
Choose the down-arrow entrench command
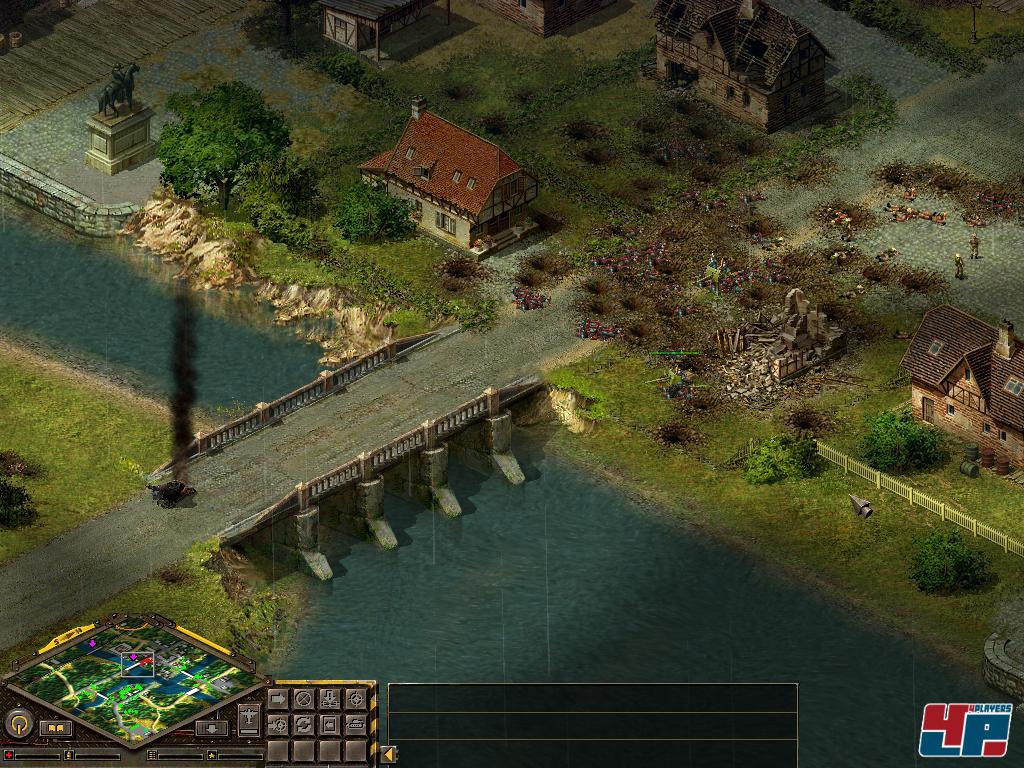coord(329,698)
